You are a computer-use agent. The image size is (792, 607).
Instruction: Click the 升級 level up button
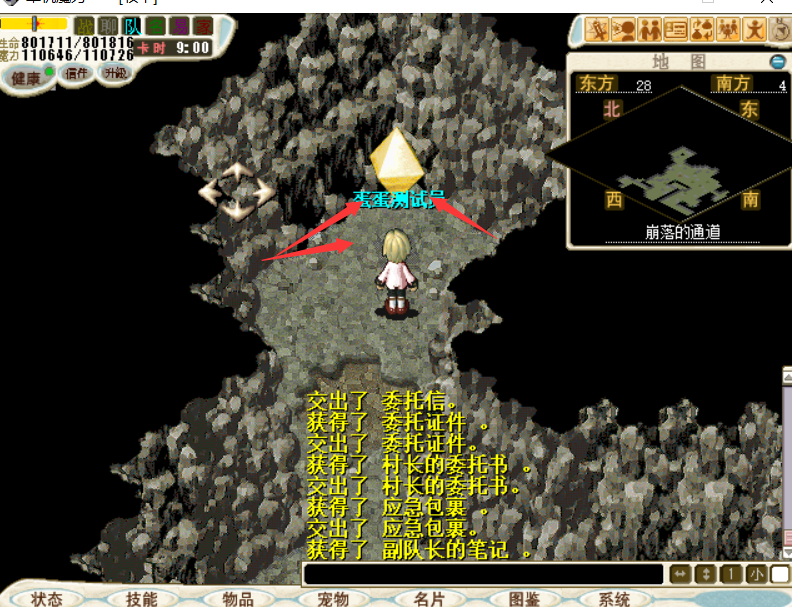pyautogui.click(x=114, y=72)
